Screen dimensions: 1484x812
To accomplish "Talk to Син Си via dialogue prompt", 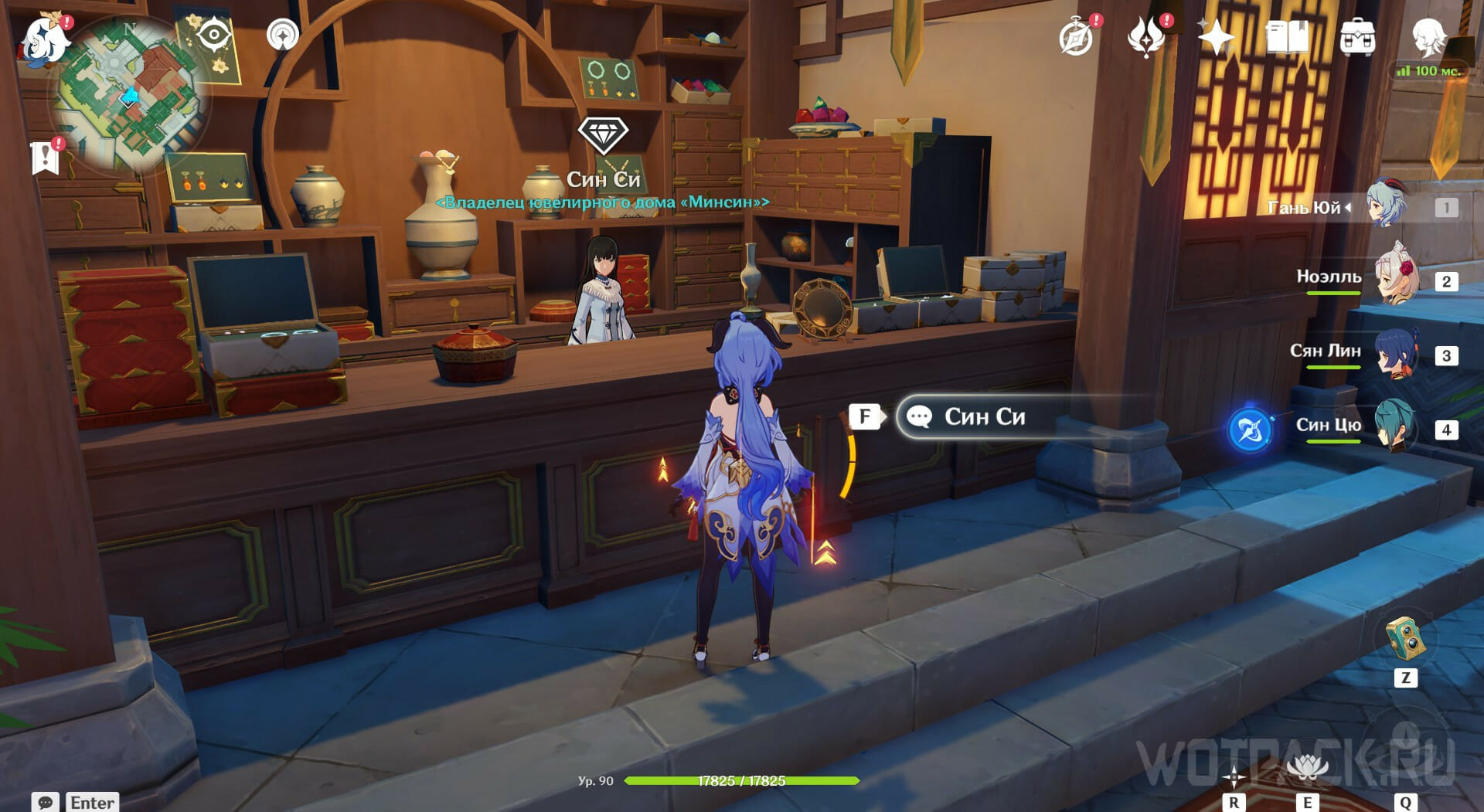I will 983,417.
